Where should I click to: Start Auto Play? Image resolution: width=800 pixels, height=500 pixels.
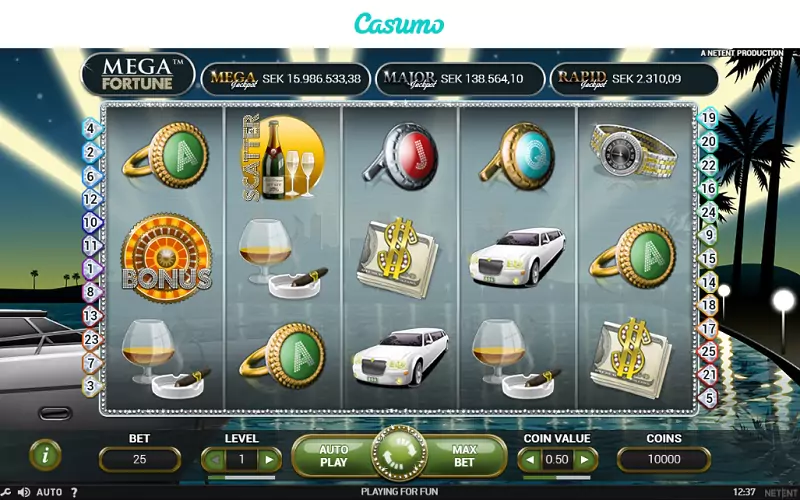333,457
